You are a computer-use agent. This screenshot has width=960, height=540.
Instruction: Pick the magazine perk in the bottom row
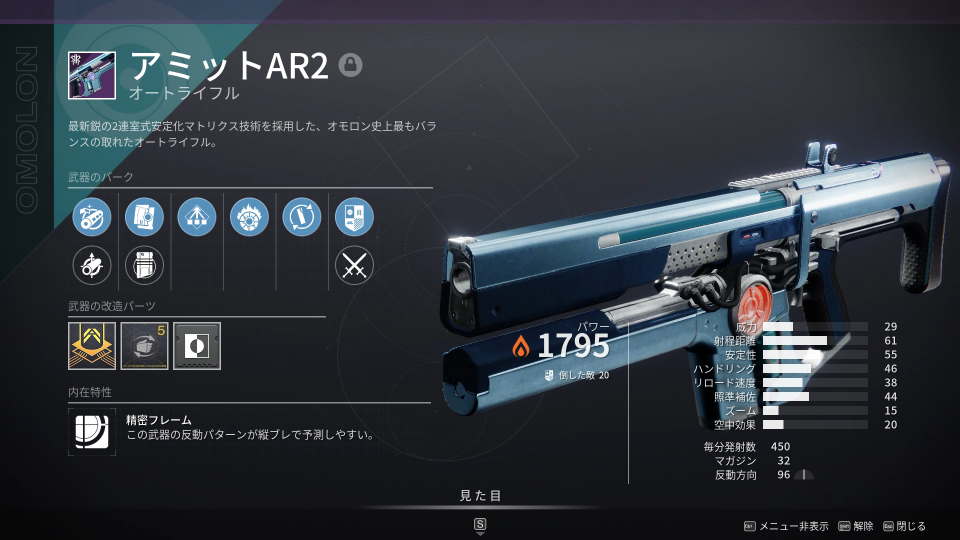click(145, 265)
